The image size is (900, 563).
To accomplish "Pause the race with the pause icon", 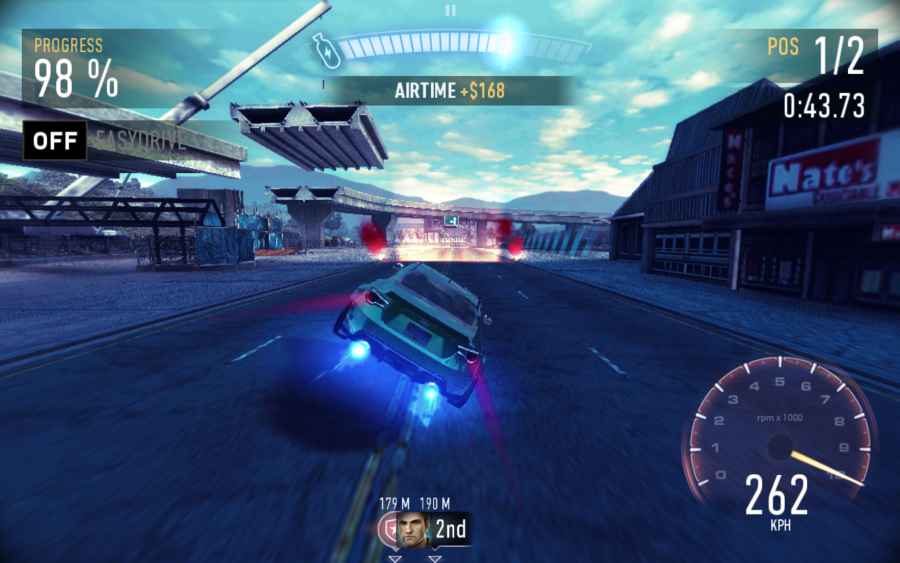I will tap(450, 10).
